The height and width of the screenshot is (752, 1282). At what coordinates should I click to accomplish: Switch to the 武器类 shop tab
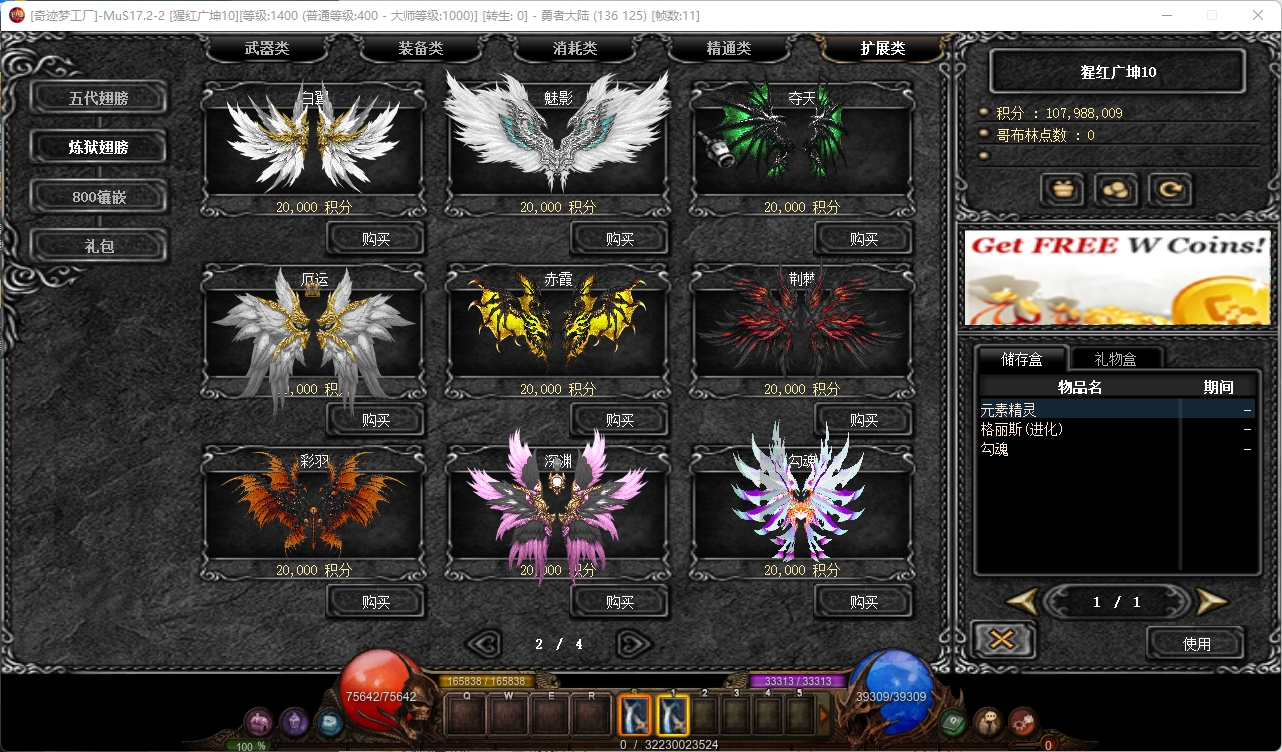coord(267,48)
